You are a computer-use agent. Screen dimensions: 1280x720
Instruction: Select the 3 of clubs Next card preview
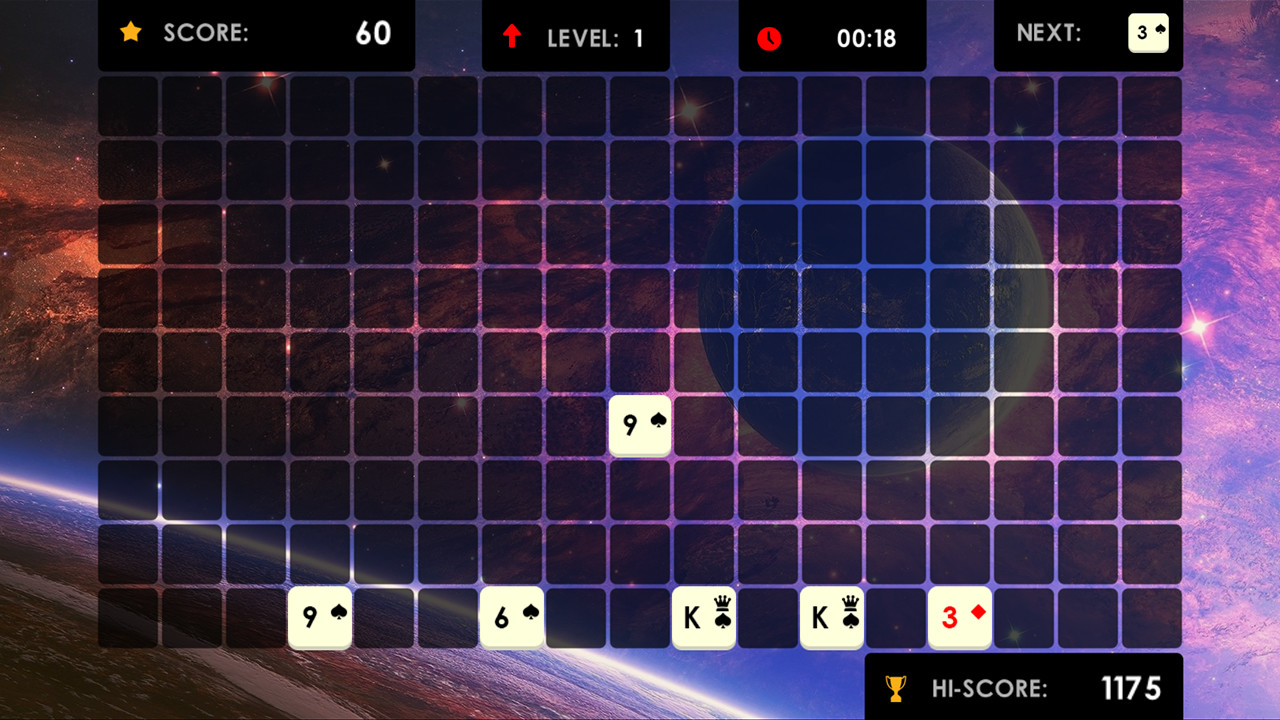click(1148, 33)
